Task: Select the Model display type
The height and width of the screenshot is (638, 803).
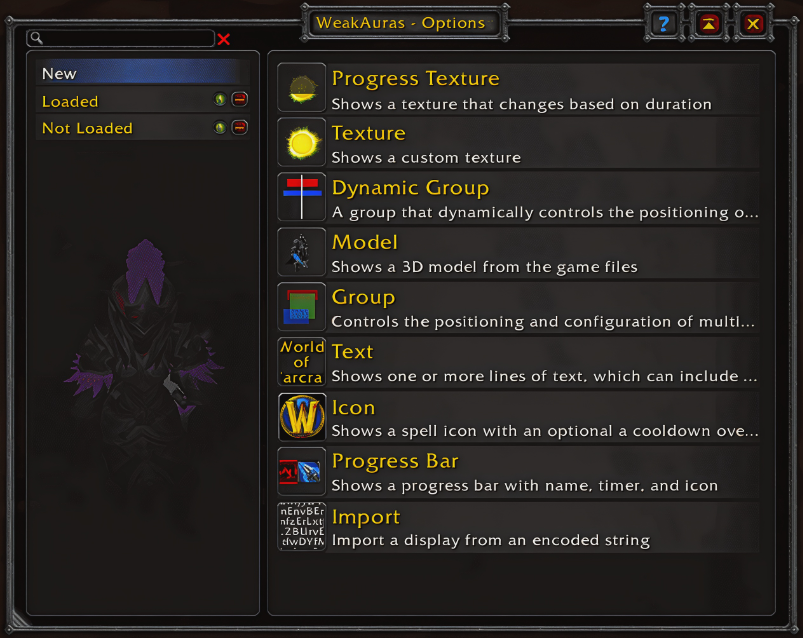Action: click(x=518, y=252)
